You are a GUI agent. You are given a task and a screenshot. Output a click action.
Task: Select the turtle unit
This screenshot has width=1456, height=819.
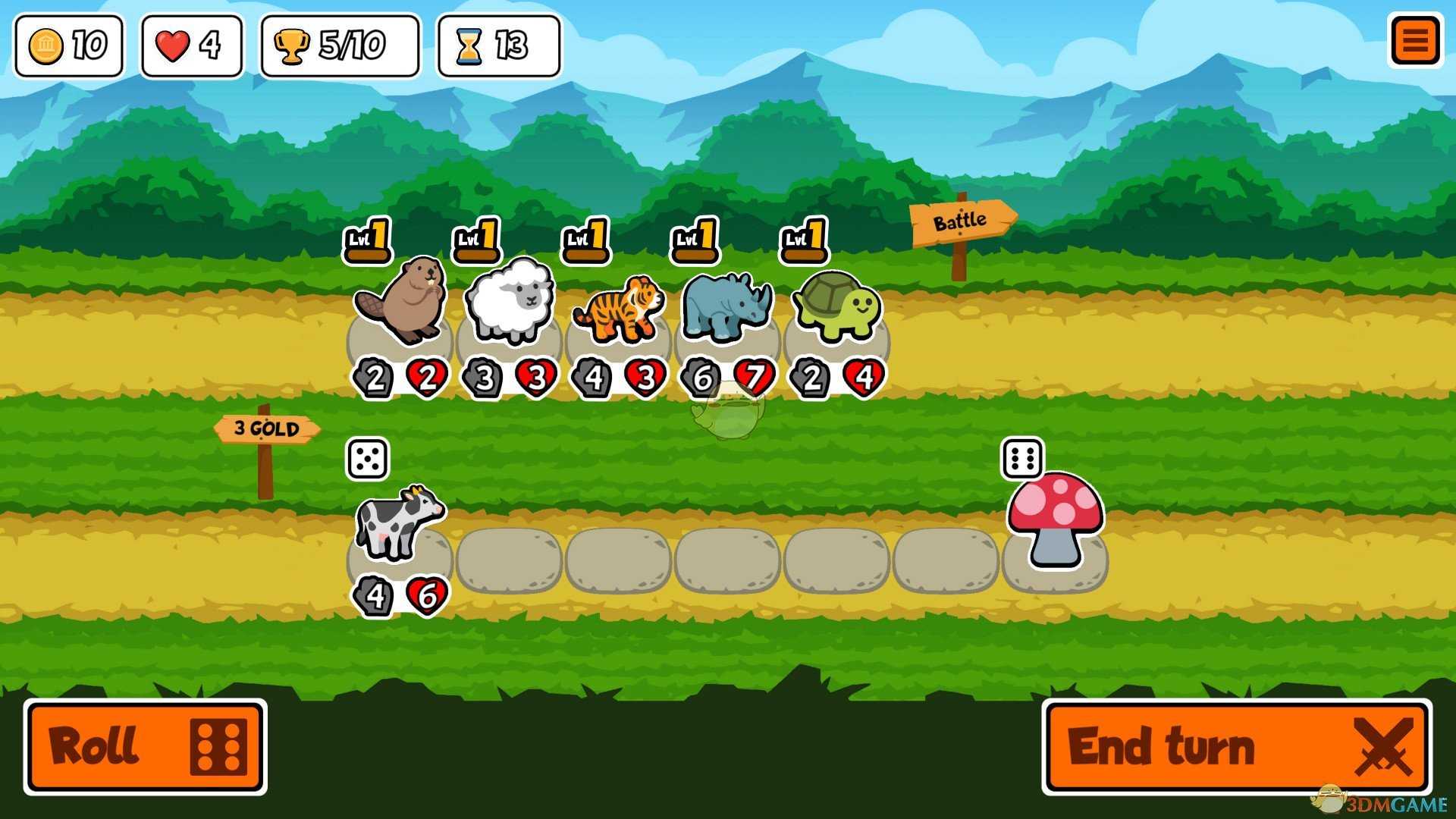click(836, 307)
